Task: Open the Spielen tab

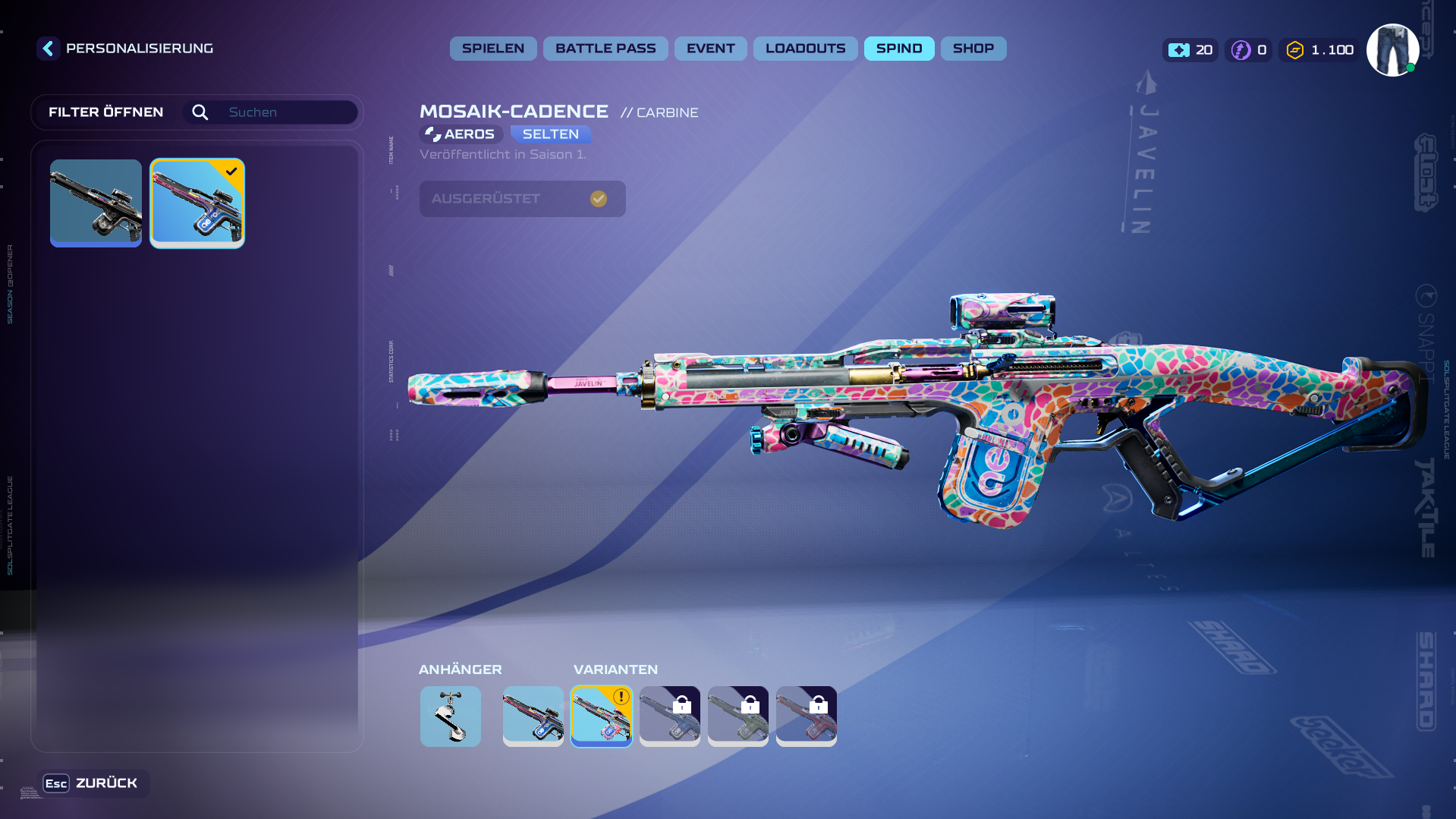Action: tap(493, 49)
